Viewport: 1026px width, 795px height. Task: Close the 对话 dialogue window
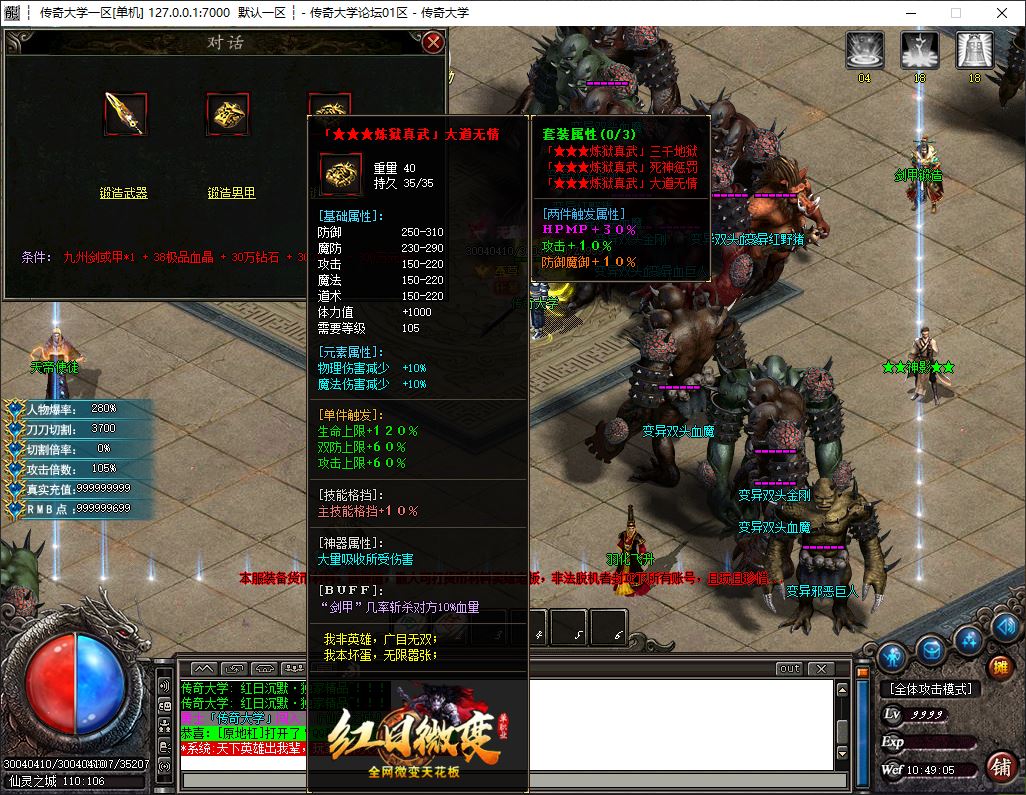pyautogui.click(x=433, y=42)
